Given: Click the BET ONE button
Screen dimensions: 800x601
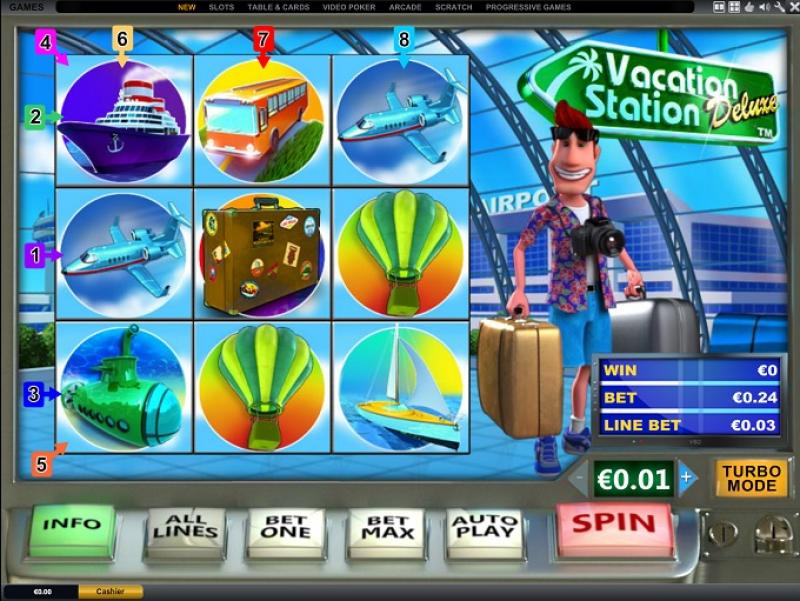Looking at the screenshot, I should click(285, 527).
